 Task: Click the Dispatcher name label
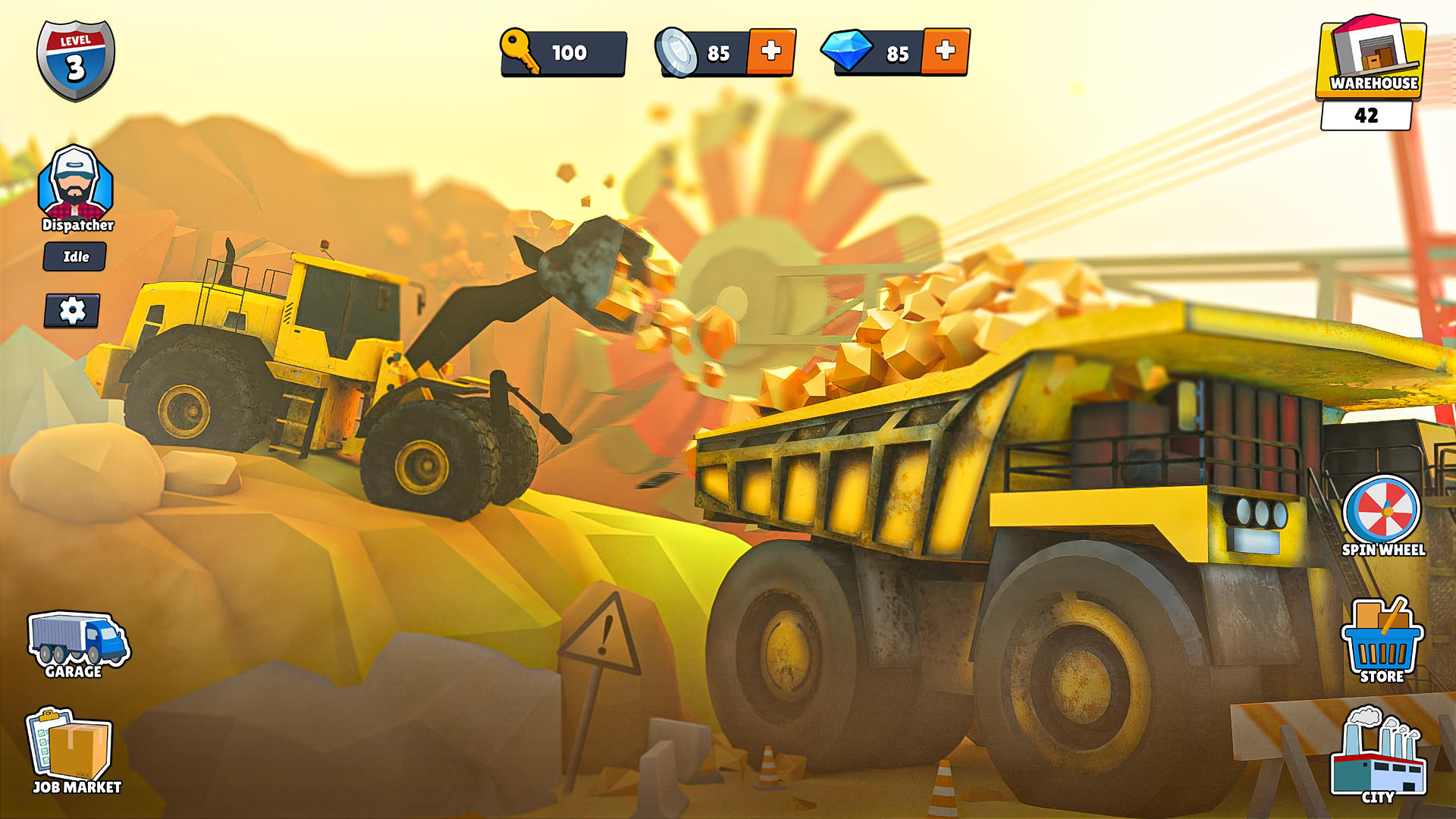(76, 225)
